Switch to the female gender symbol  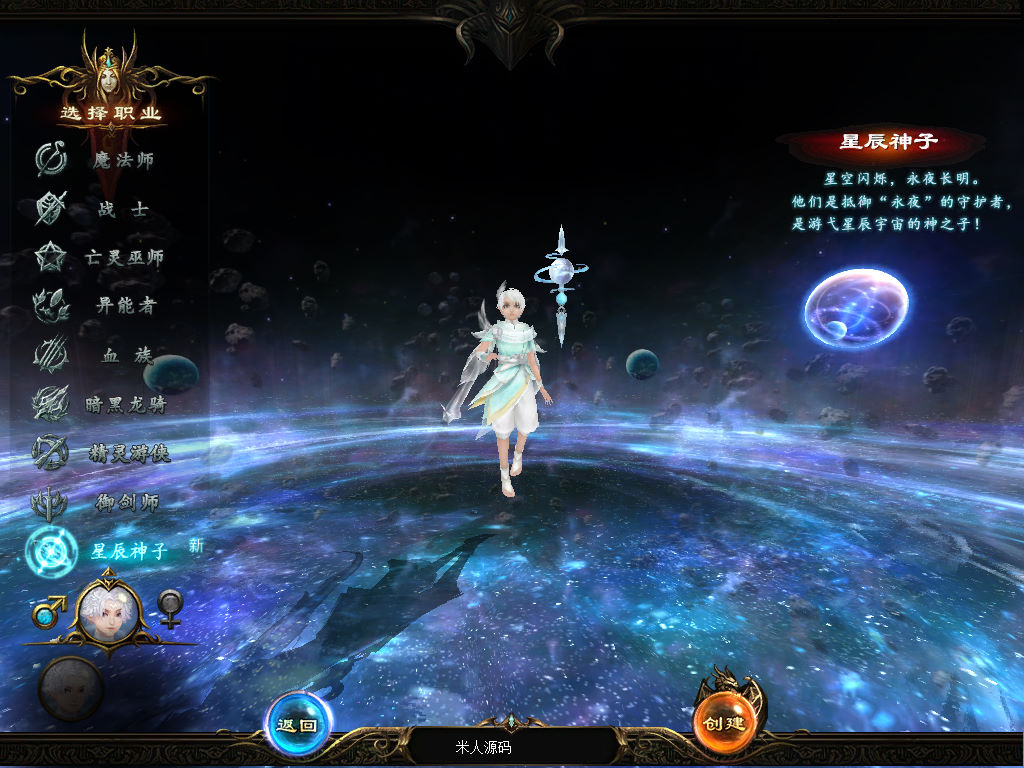coord(171,608)
